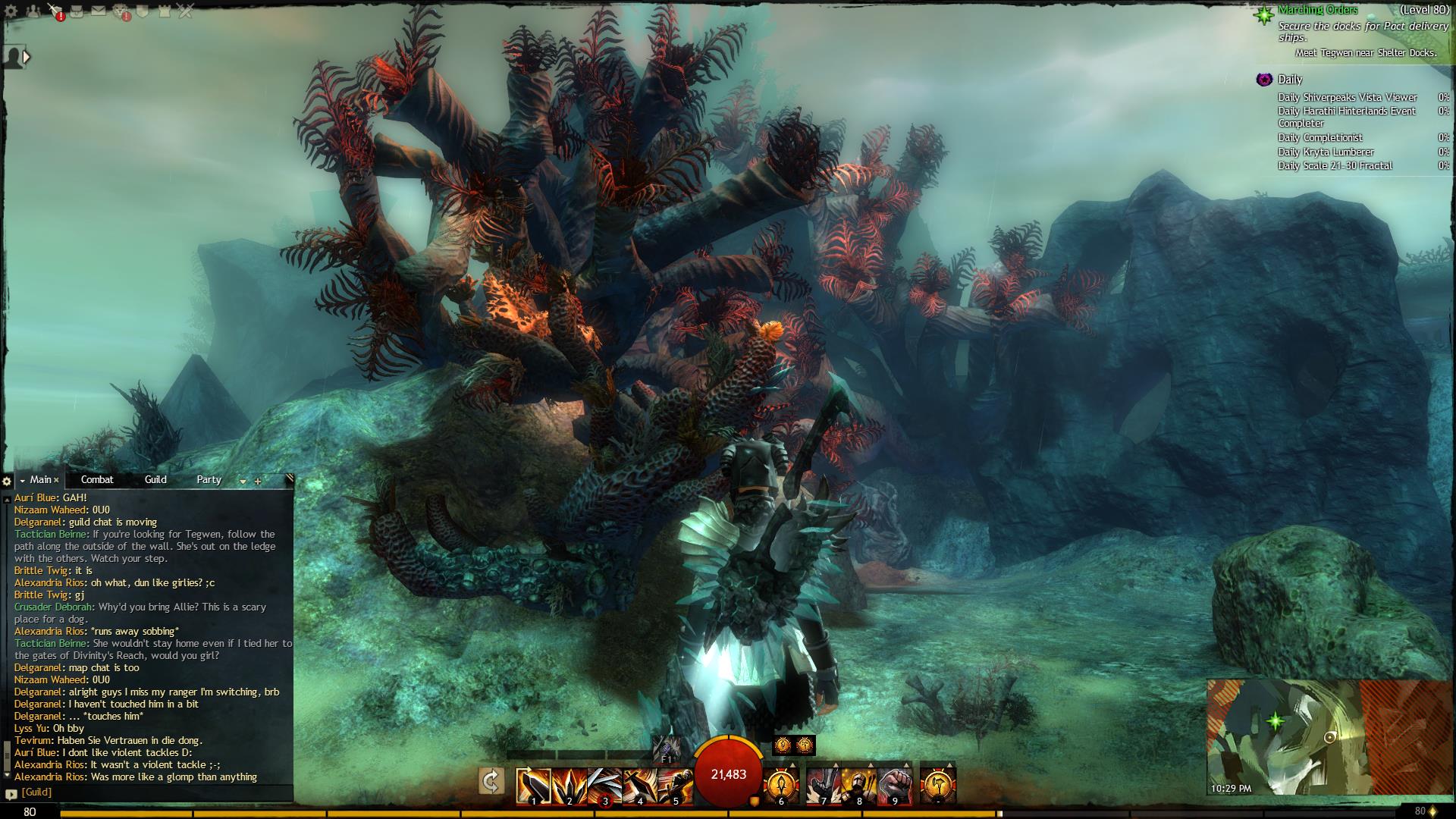This screenshot has height=819, width=1456.
Task: Open the contacts and friends panel
Action: click(33, 11)
